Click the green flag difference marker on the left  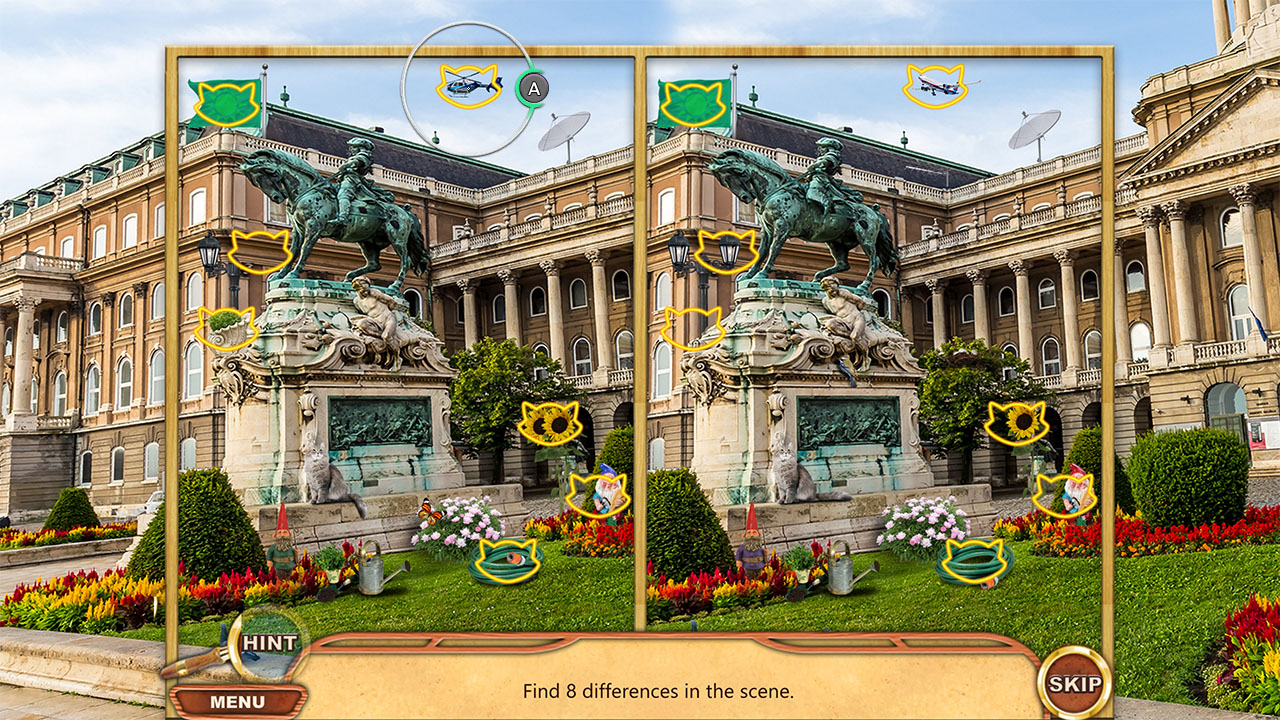(x=227, y=103)
